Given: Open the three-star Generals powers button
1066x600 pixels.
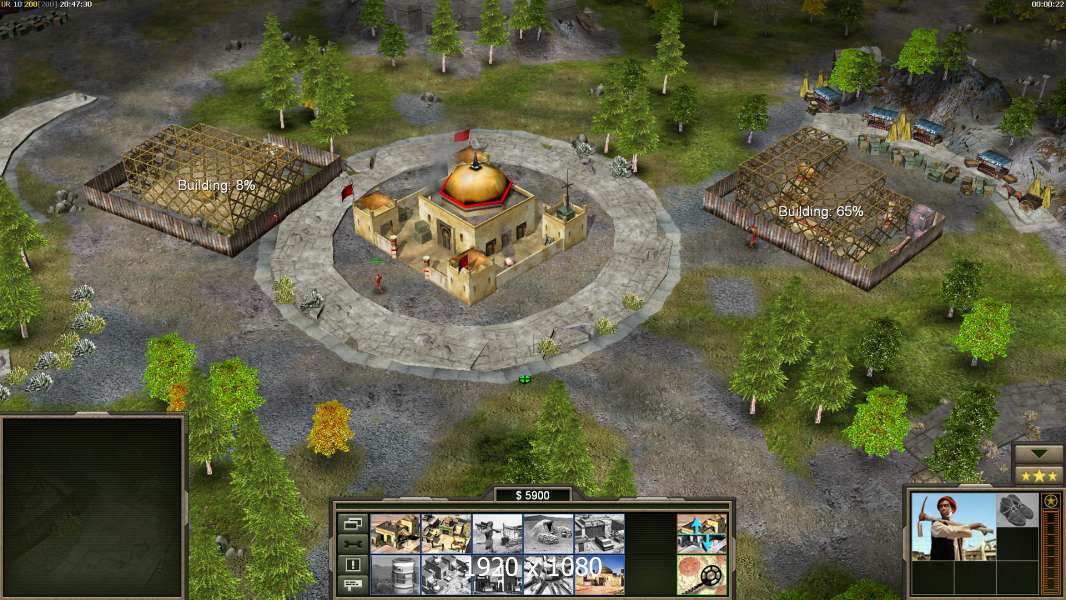Looking at the screenshot, I should click(x=1038, y=475).
